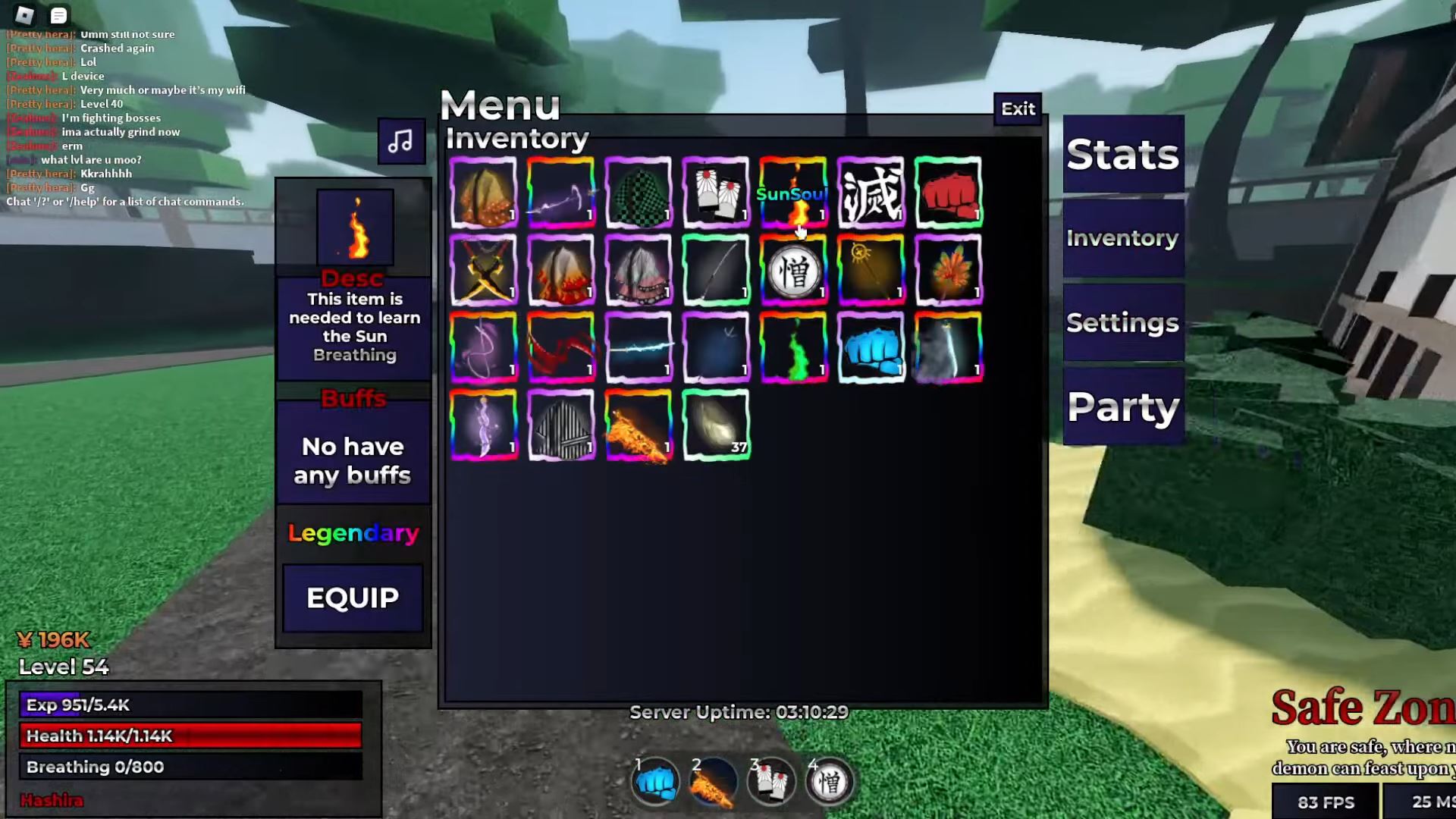Image resolution: width=1456 pixels, height=819 pixels.
Task: Select the white kanji on black item
Action: [871, 193]
